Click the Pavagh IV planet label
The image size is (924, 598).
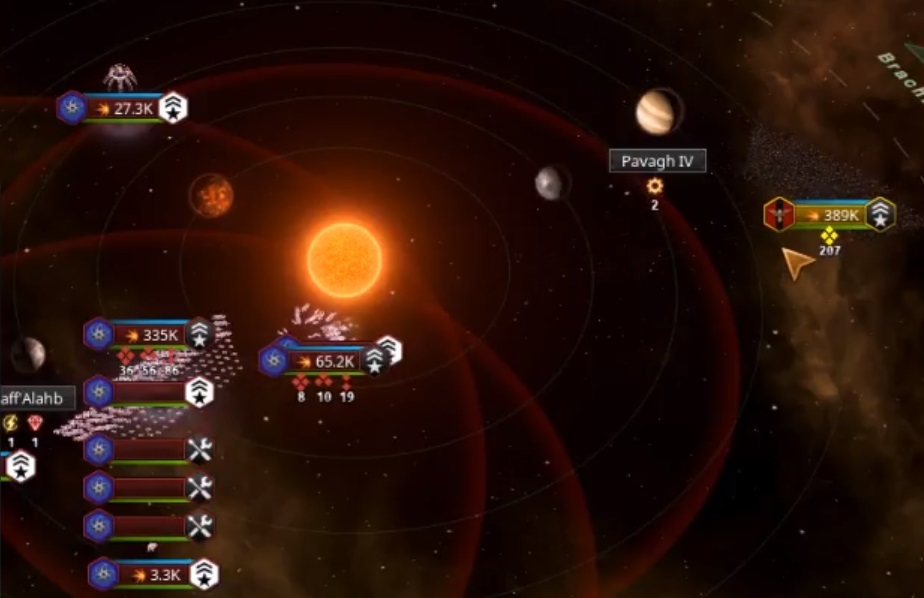coord(657,161)
